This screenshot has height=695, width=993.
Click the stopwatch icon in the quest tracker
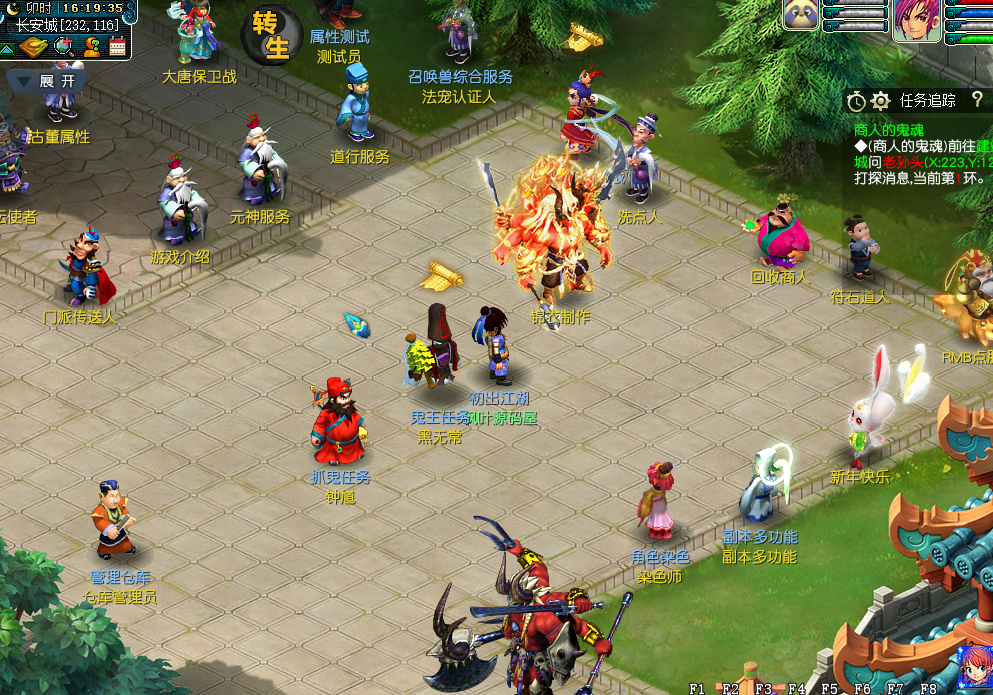pyautogui.click(x=856, y=101)
